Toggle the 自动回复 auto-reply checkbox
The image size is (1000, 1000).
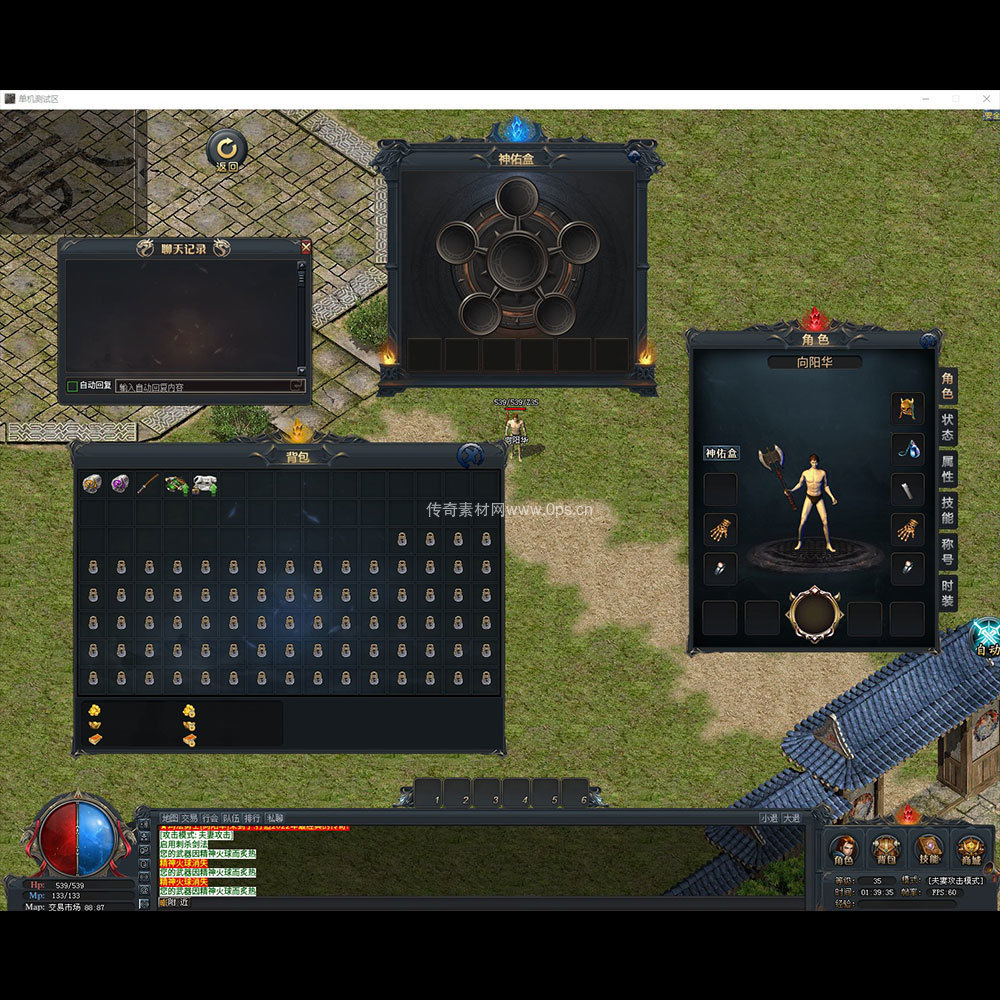(x=72, y=386)
